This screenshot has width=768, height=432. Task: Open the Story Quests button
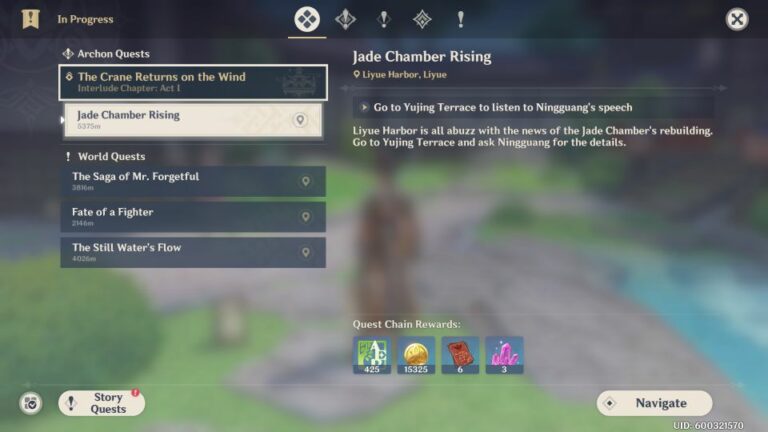coord(102,403)
